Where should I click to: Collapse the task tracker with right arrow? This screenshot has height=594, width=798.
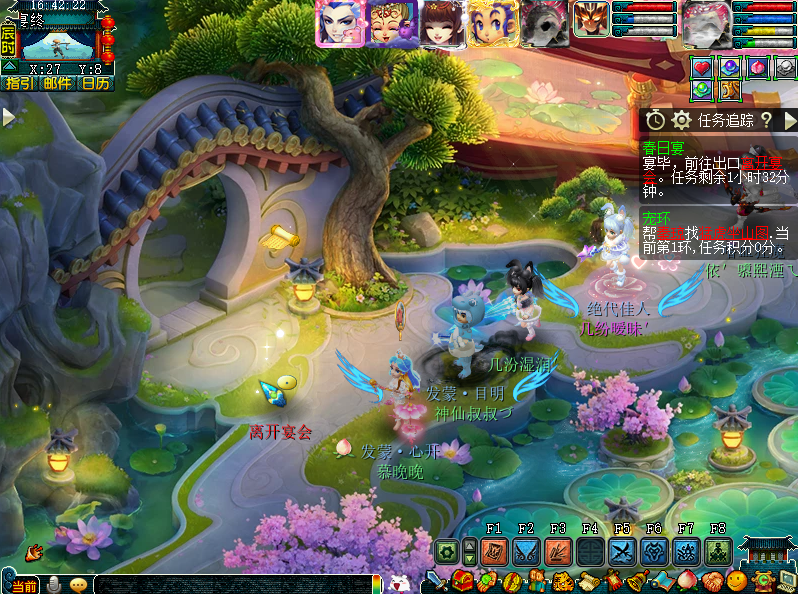click(x=790, y=120)
